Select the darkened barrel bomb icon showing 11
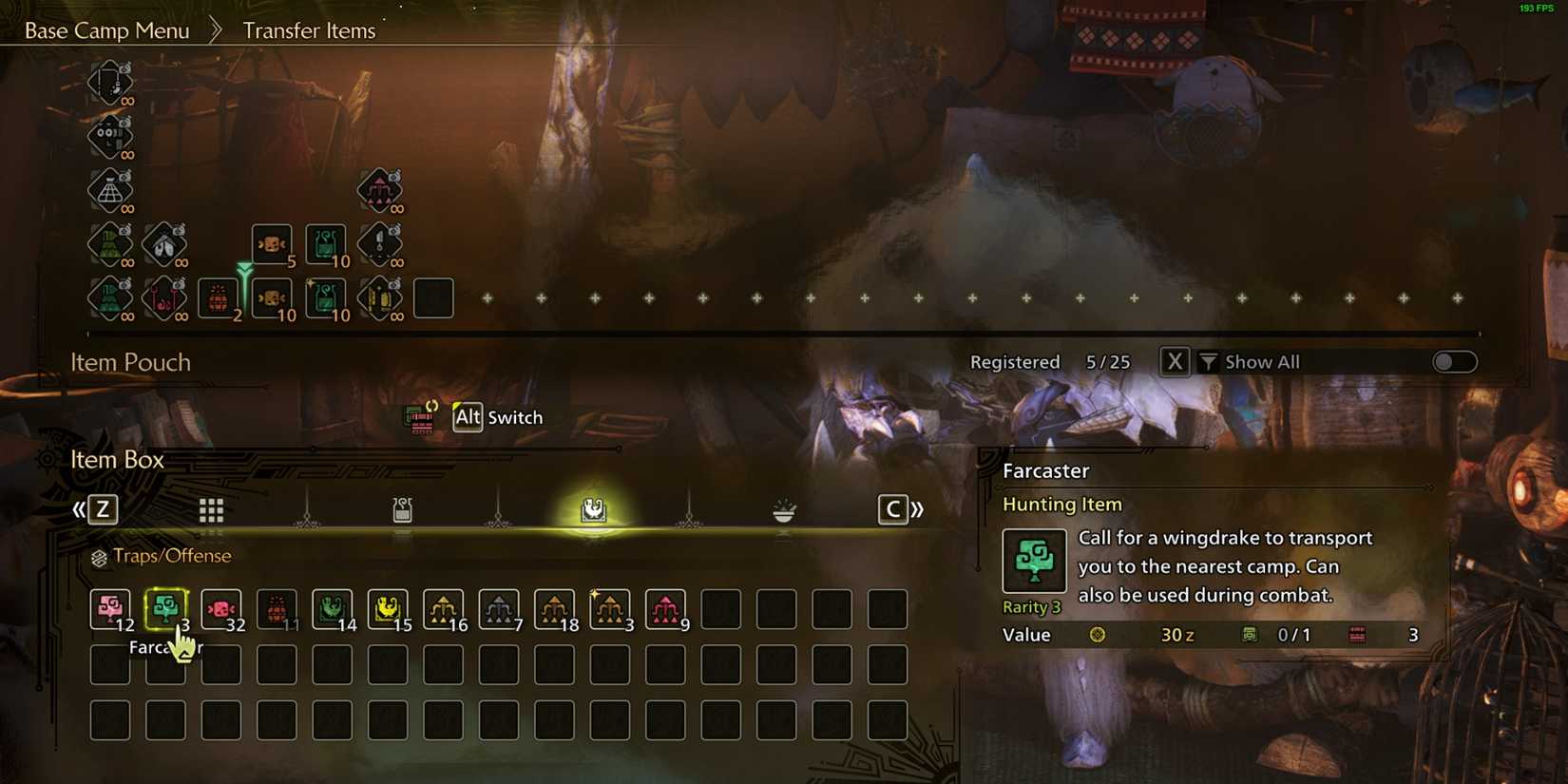The width and height of the screenshot is (1568, 784). point(277,608)
